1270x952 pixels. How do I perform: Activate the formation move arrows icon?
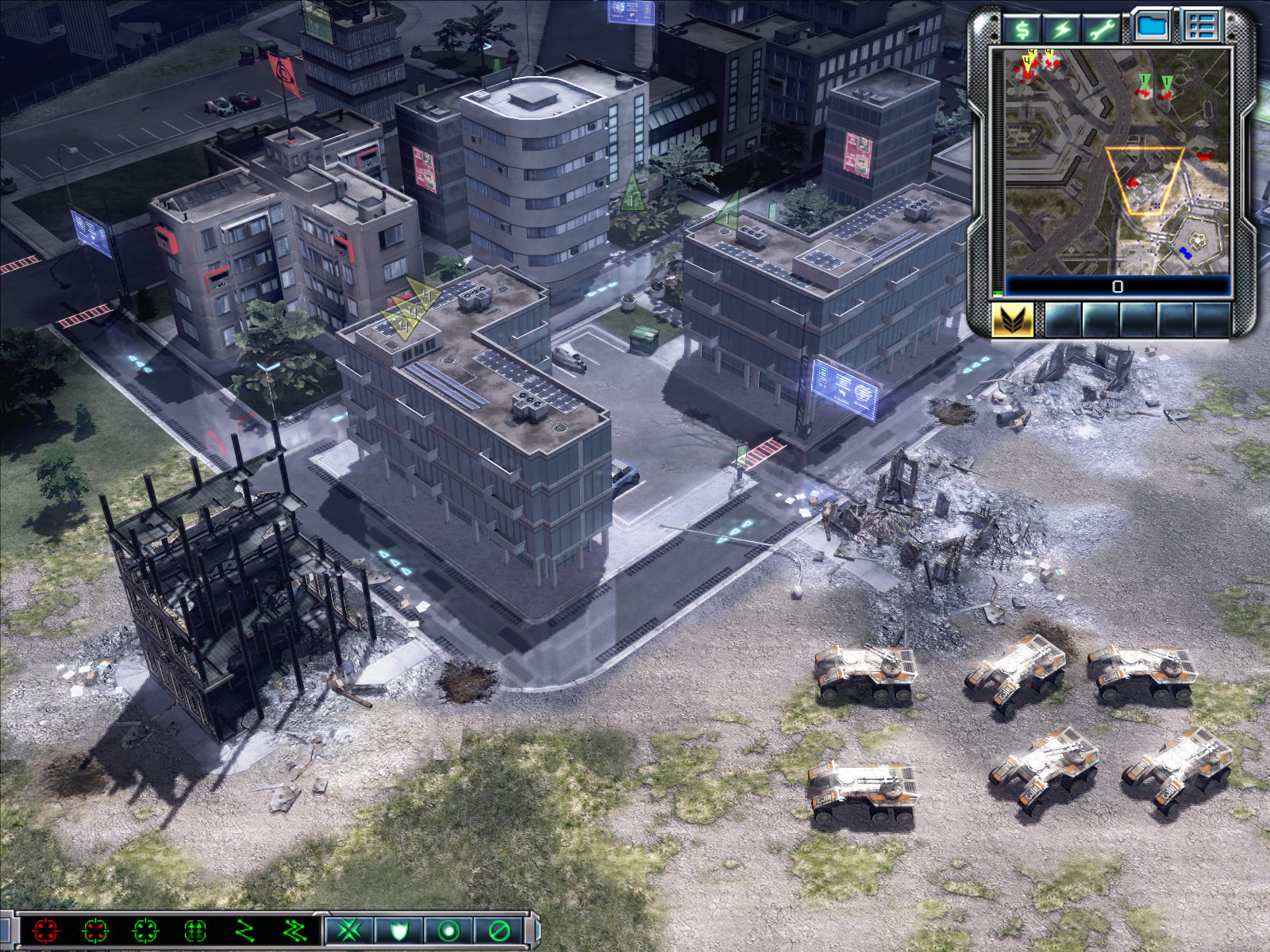(195, 930)
